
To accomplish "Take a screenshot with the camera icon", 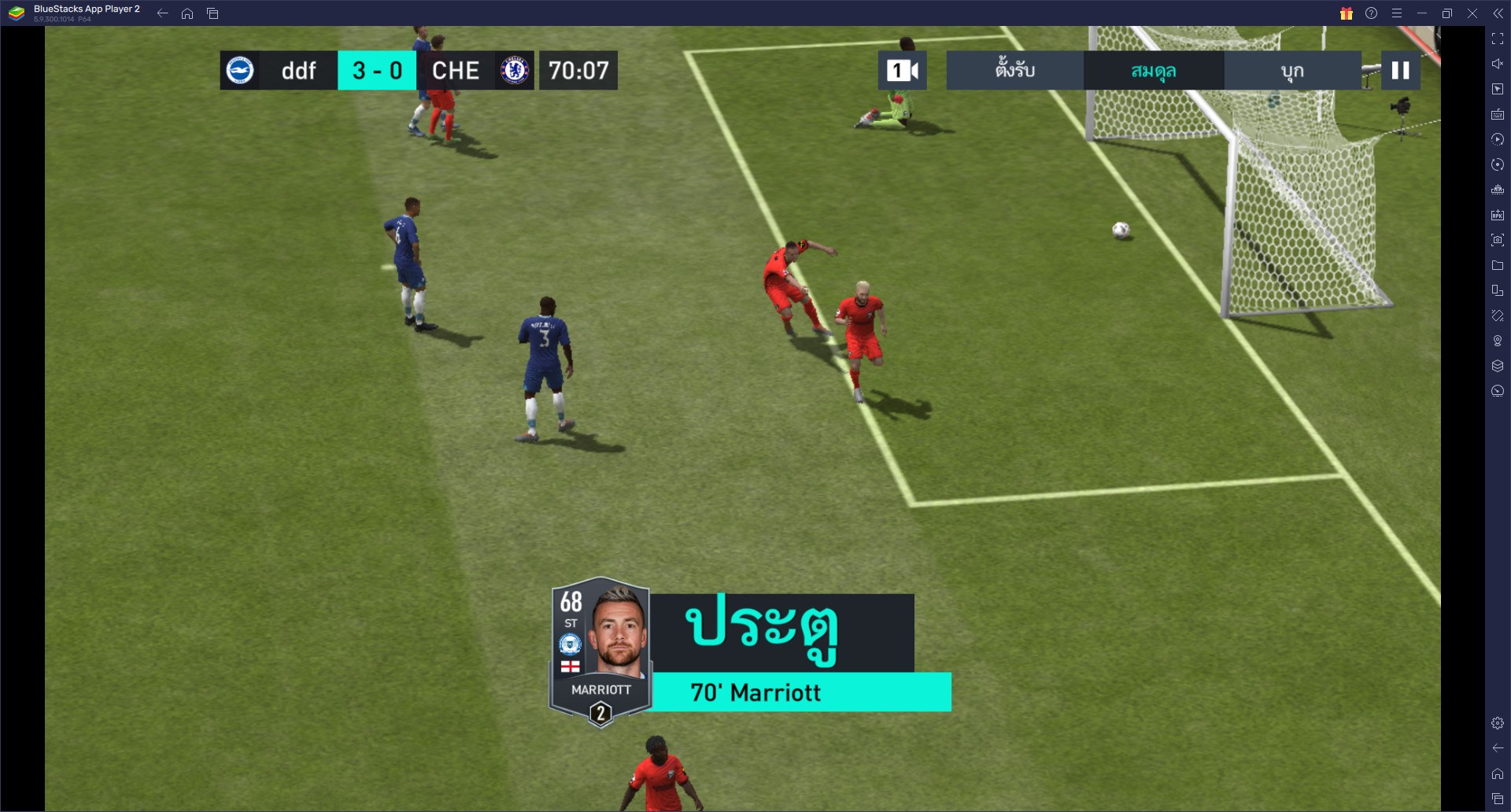I will point(1498,240).
